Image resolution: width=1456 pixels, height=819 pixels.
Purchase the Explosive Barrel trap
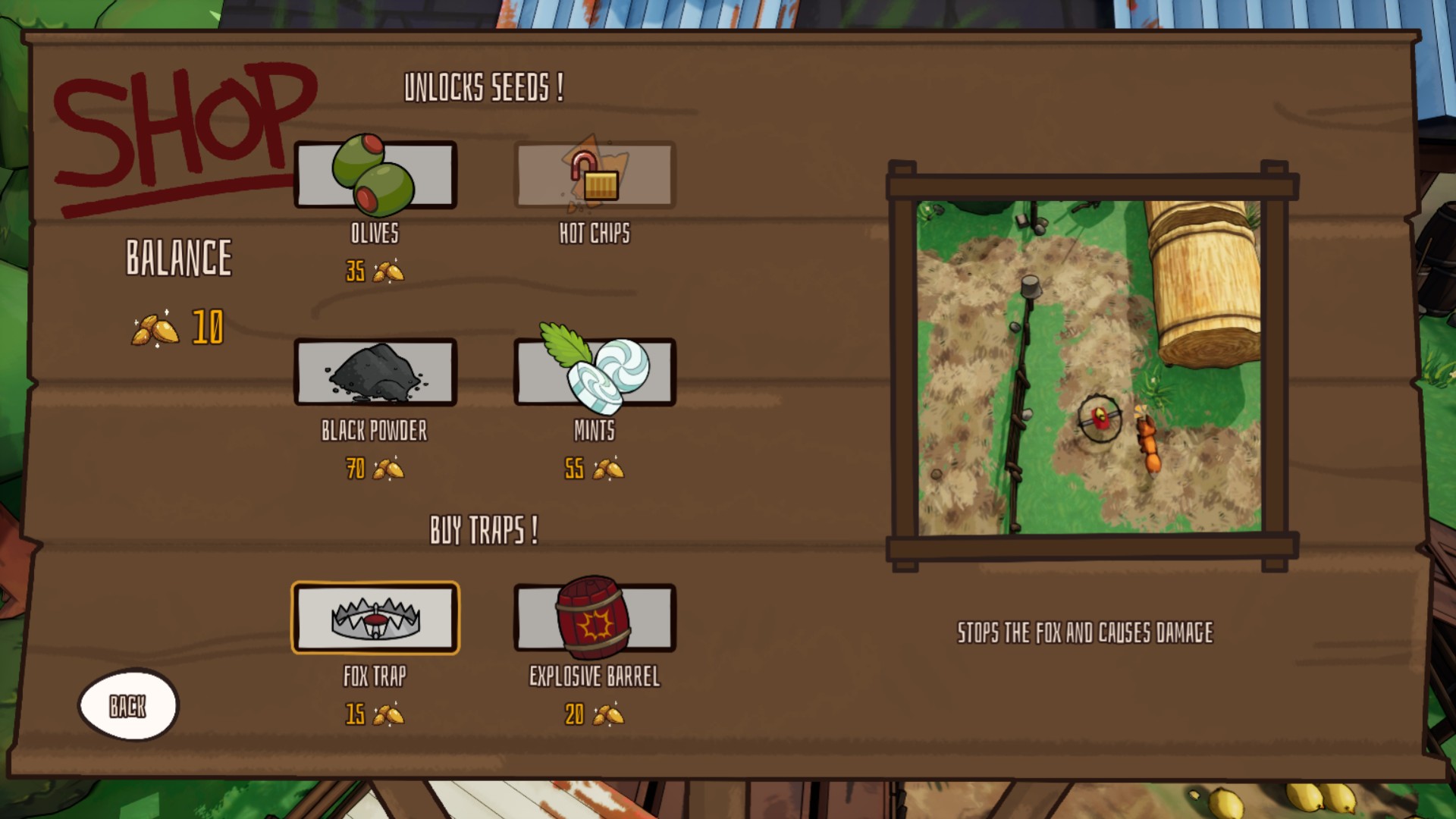(x=595, y=618)
